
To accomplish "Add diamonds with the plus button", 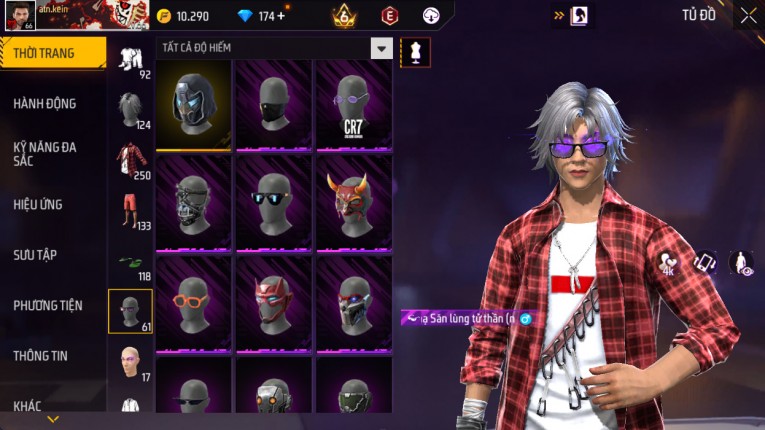I will coord(281,16).
